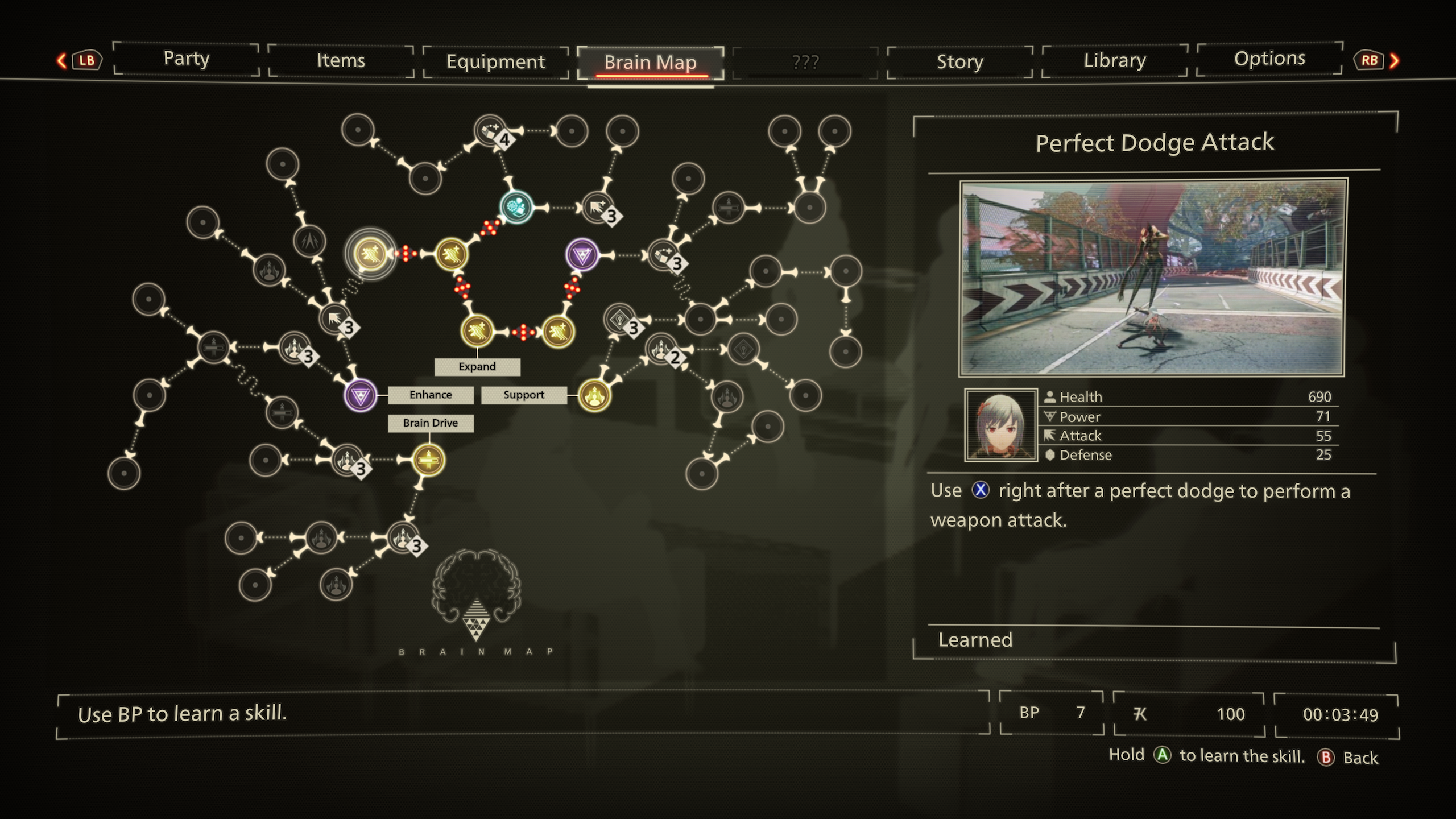1456x819 pixels.
Task: Switch to the Options tab
Action: click(x=1269, y=59)
